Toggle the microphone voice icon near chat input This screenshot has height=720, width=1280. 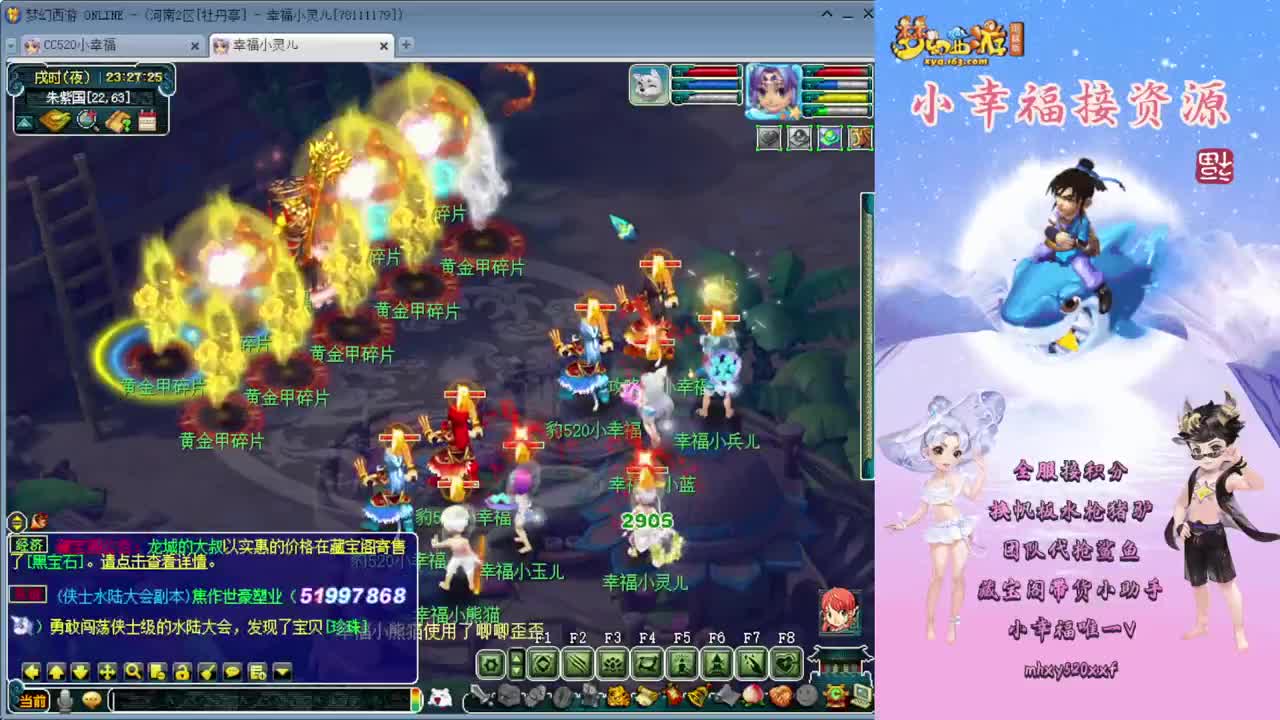coord(66,700)
